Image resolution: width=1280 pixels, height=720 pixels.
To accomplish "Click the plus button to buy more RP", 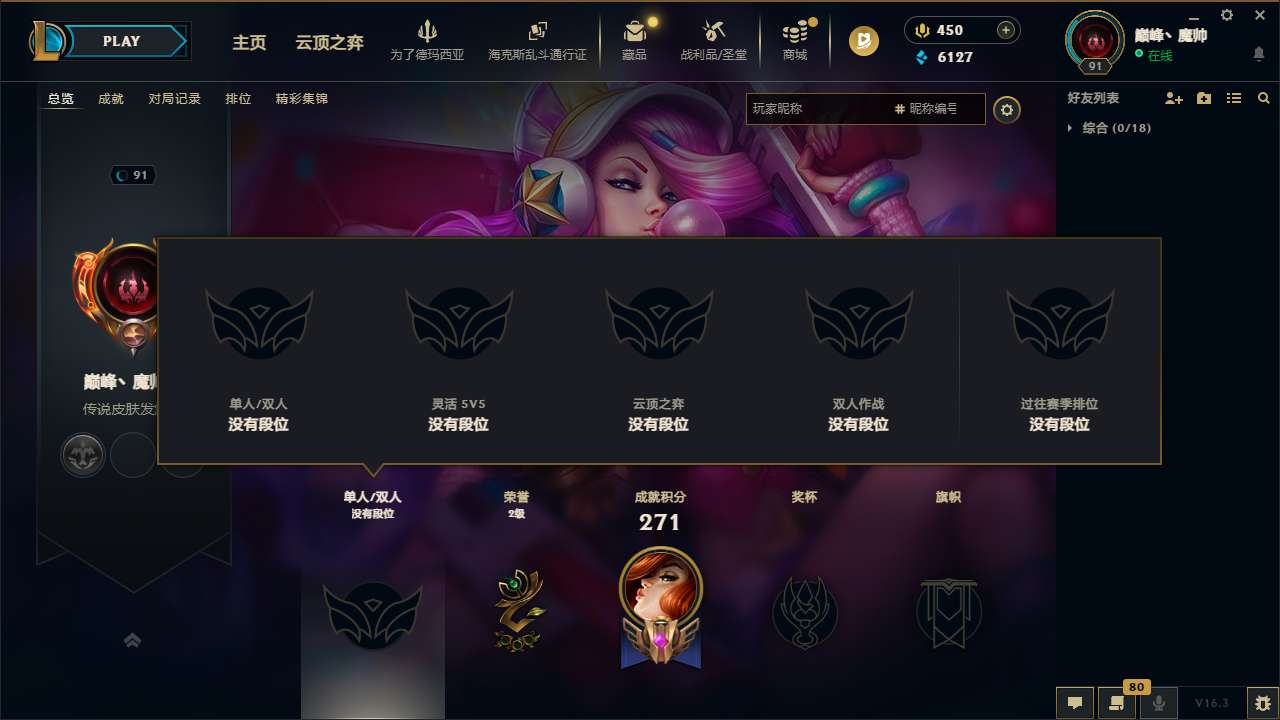I will click(x=1006, y=30).
